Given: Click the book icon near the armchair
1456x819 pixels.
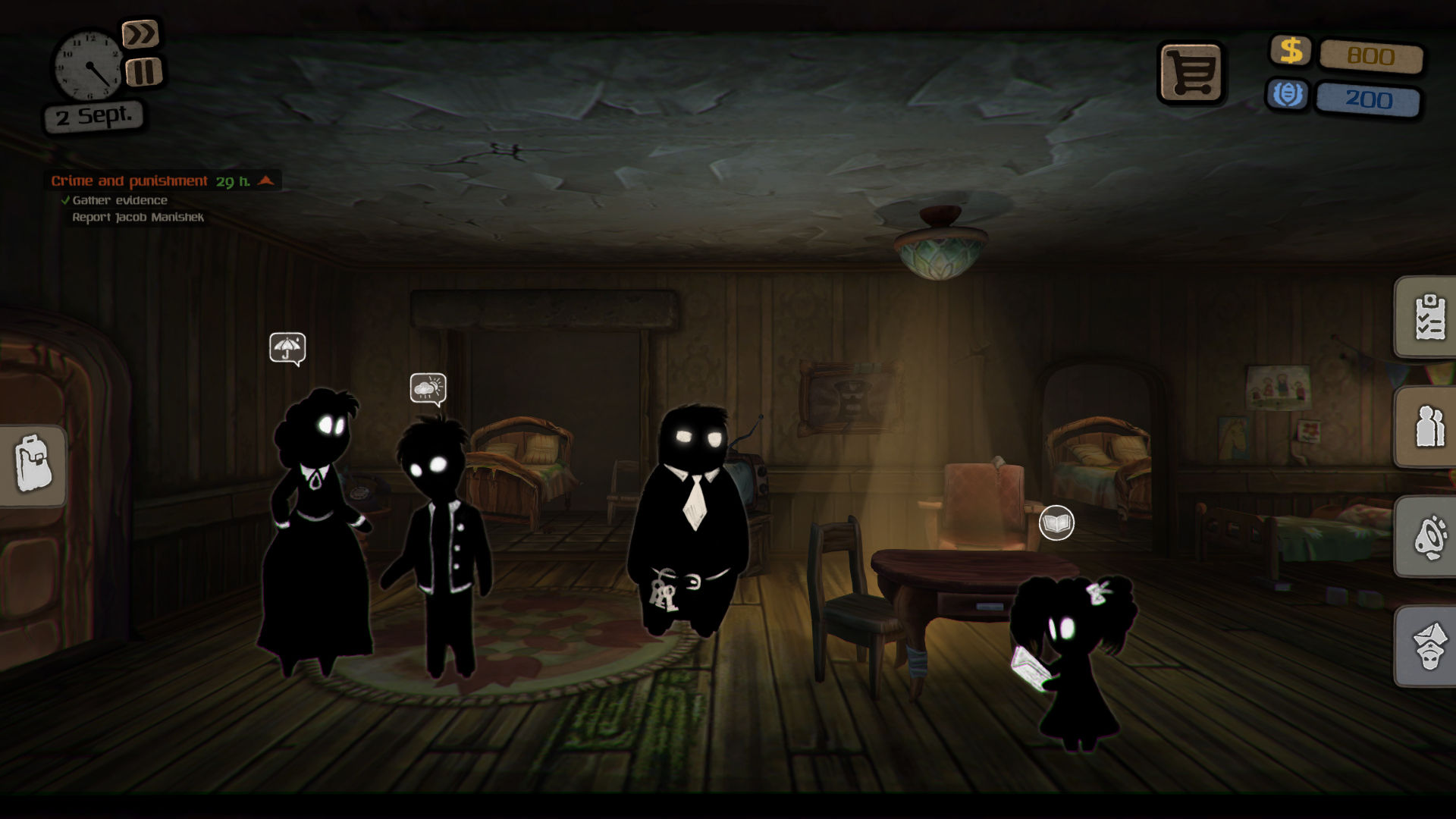Looking at the screenshot, I should [x=1056, y=522].
